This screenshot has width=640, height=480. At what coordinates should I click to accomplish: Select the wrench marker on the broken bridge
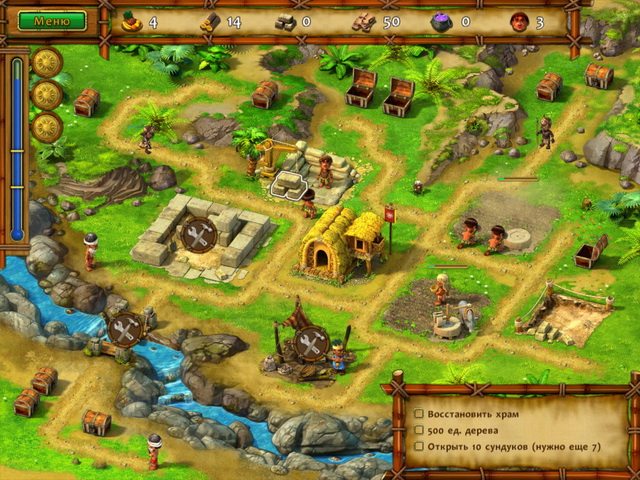(125, 329)
